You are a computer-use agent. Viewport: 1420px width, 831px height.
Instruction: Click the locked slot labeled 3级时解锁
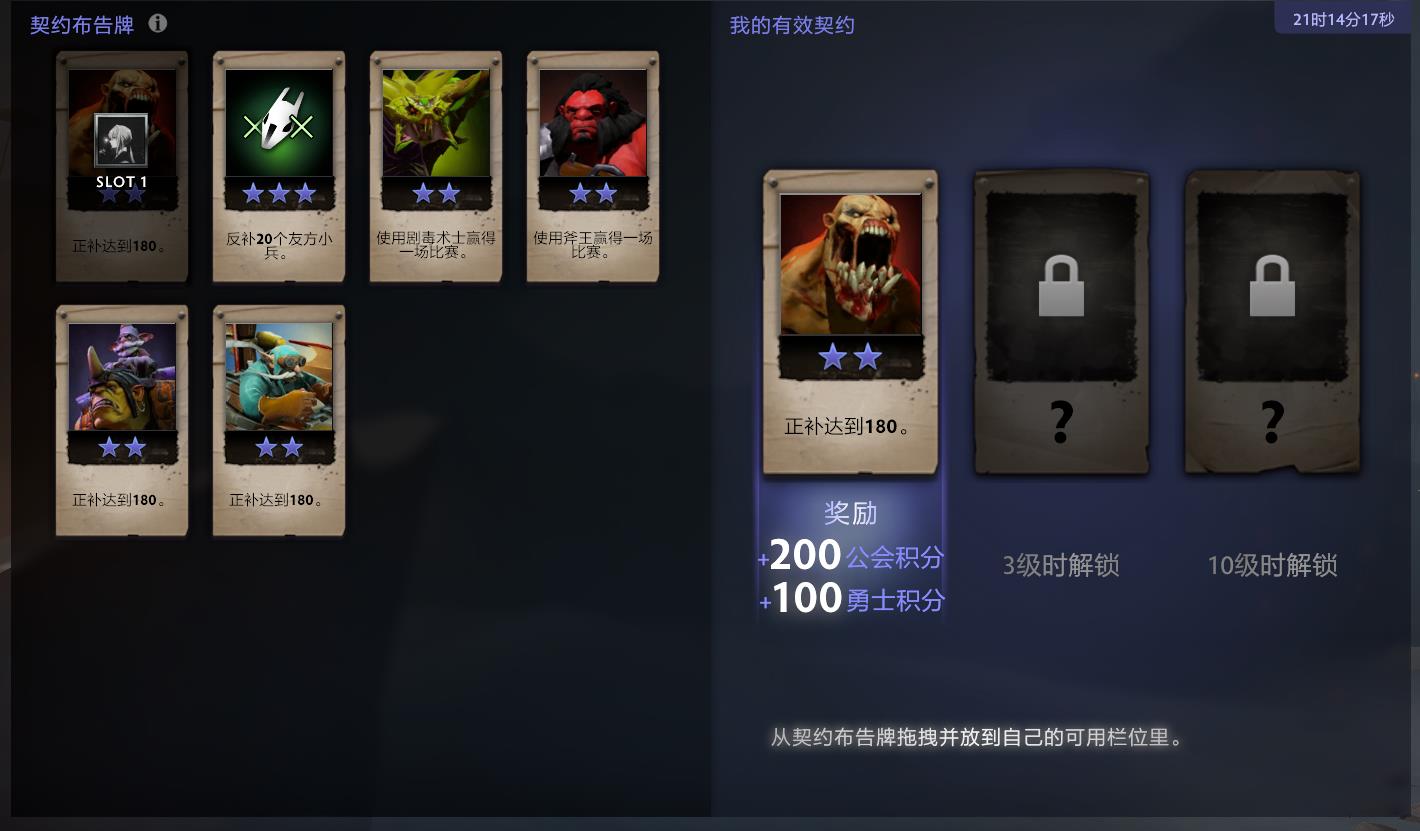click(1059, 318)
